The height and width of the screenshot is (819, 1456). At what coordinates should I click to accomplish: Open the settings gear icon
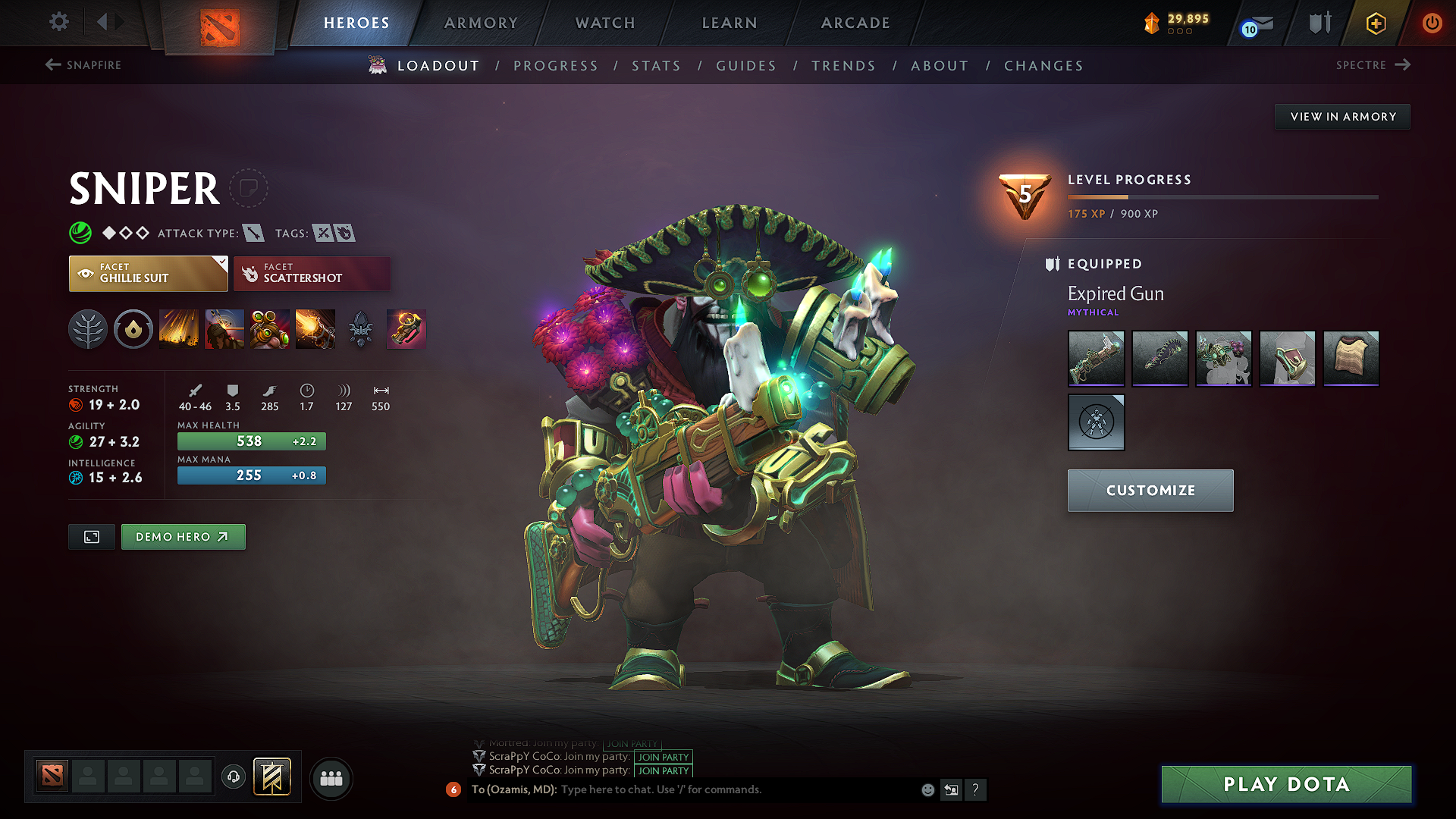tap(58, 22)
